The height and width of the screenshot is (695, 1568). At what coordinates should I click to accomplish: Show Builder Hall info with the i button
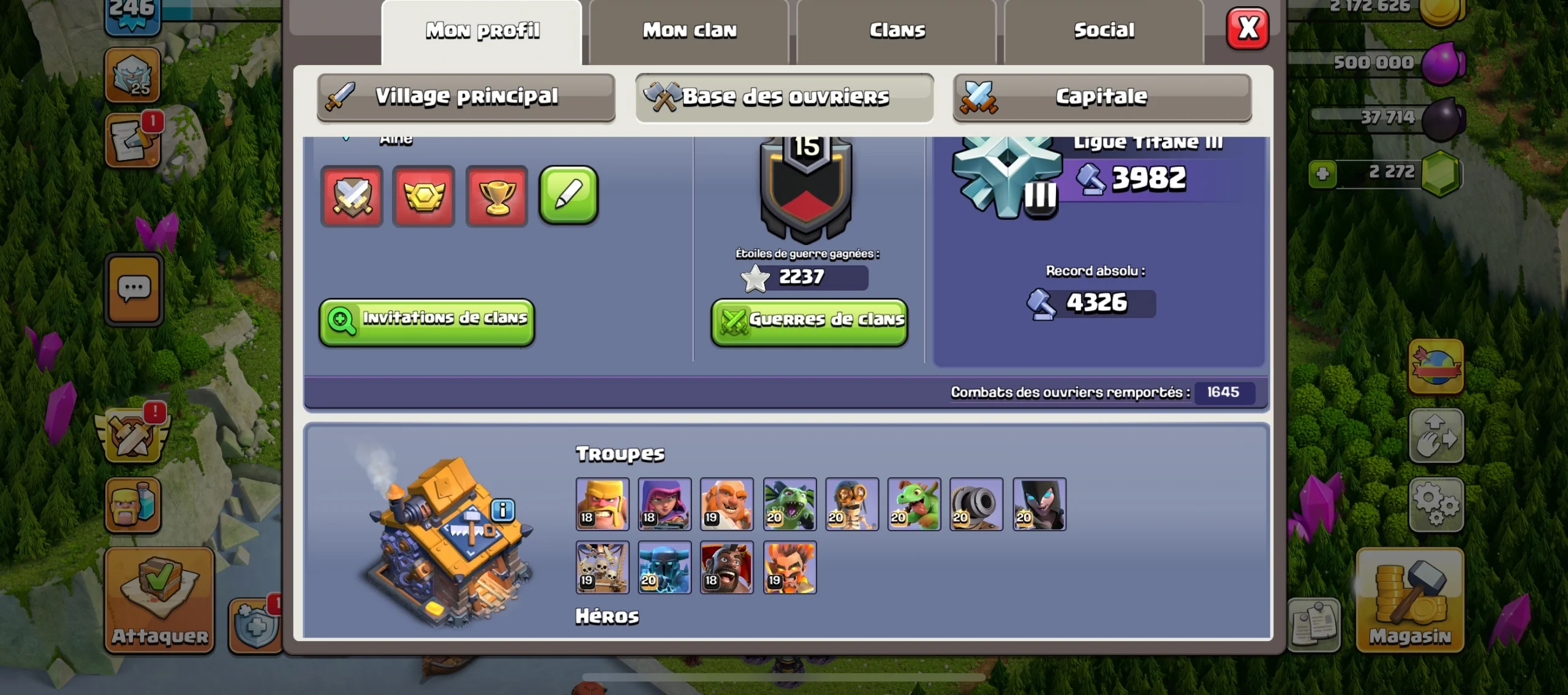503,509
